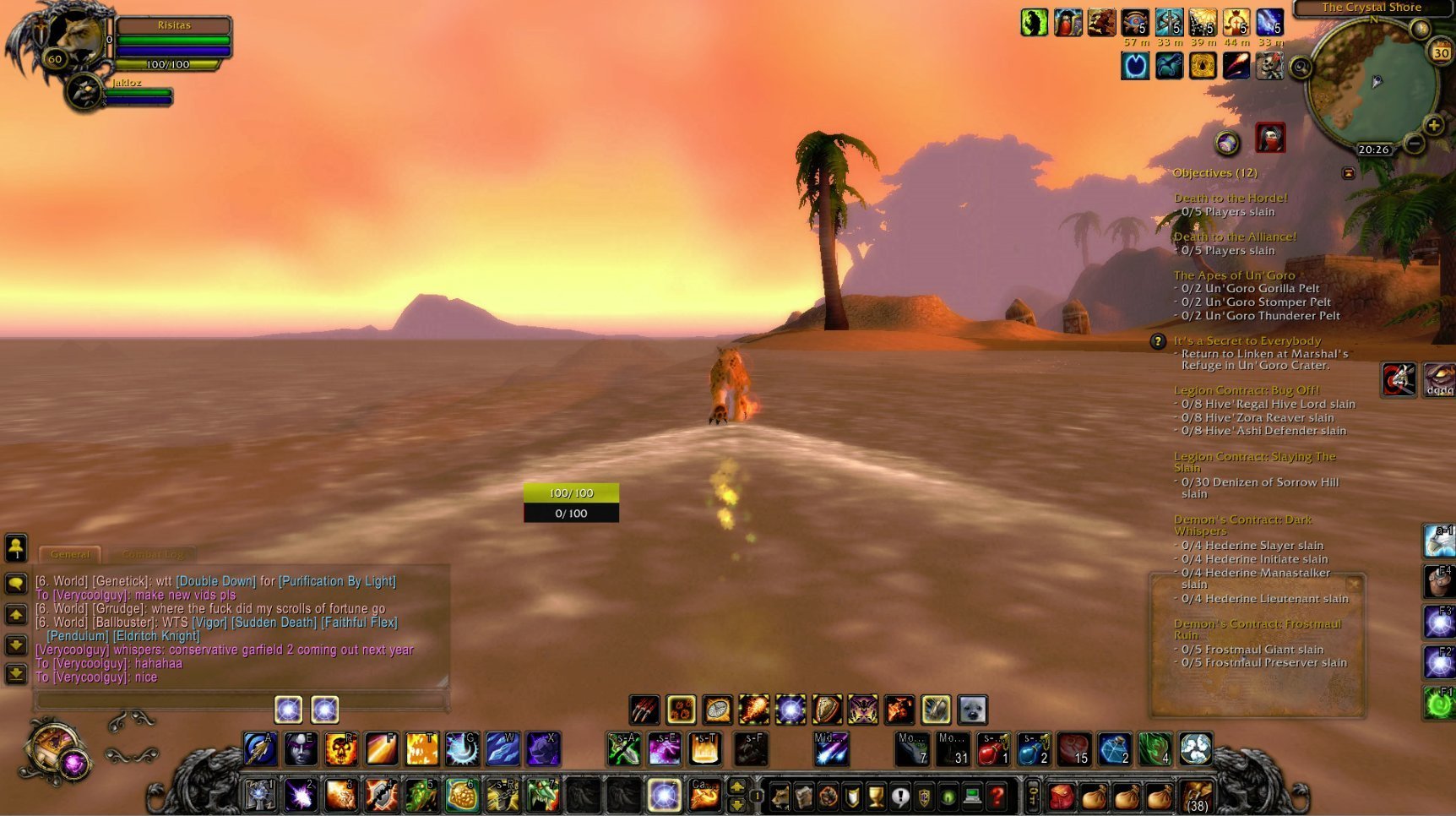Image resolution: width=1456 pixels, height=816 pixels.
Task: Open the achievements goblet micro button
Action: click(876, 796)
